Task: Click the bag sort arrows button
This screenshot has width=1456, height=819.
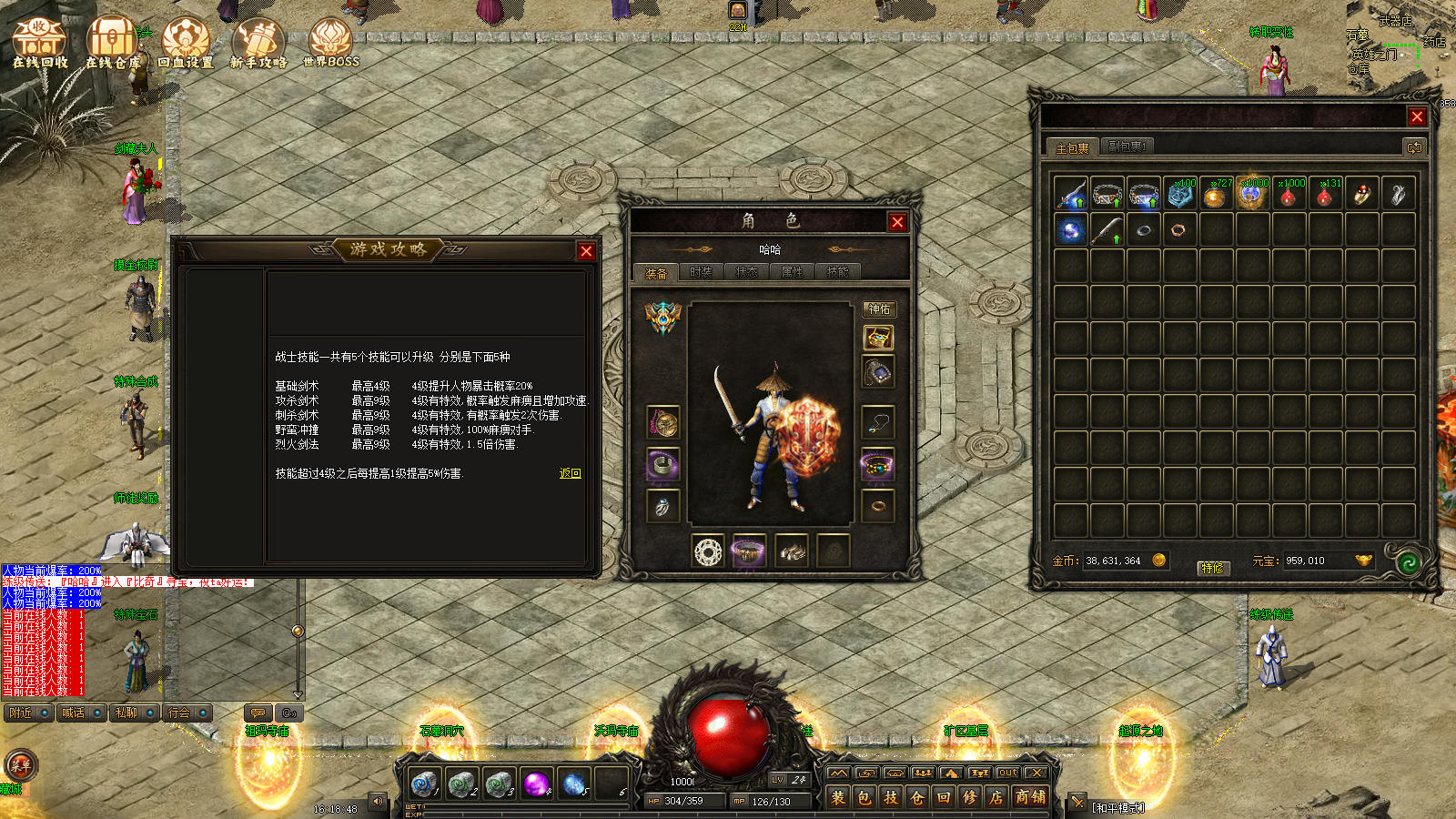Action: 1413,147
